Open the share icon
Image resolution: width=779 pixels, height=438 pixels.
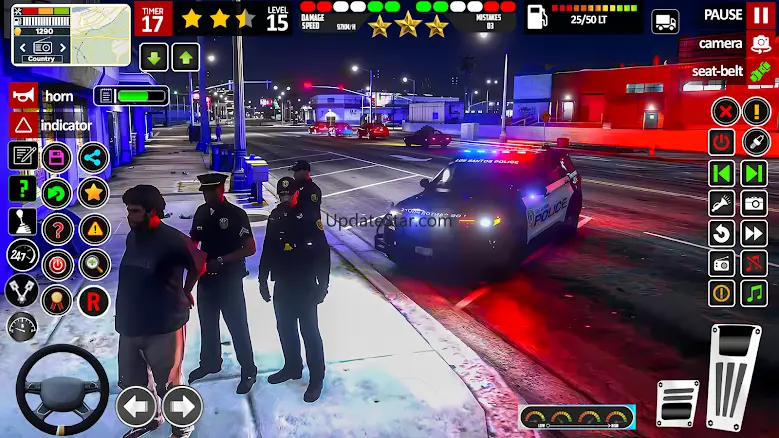93,157
